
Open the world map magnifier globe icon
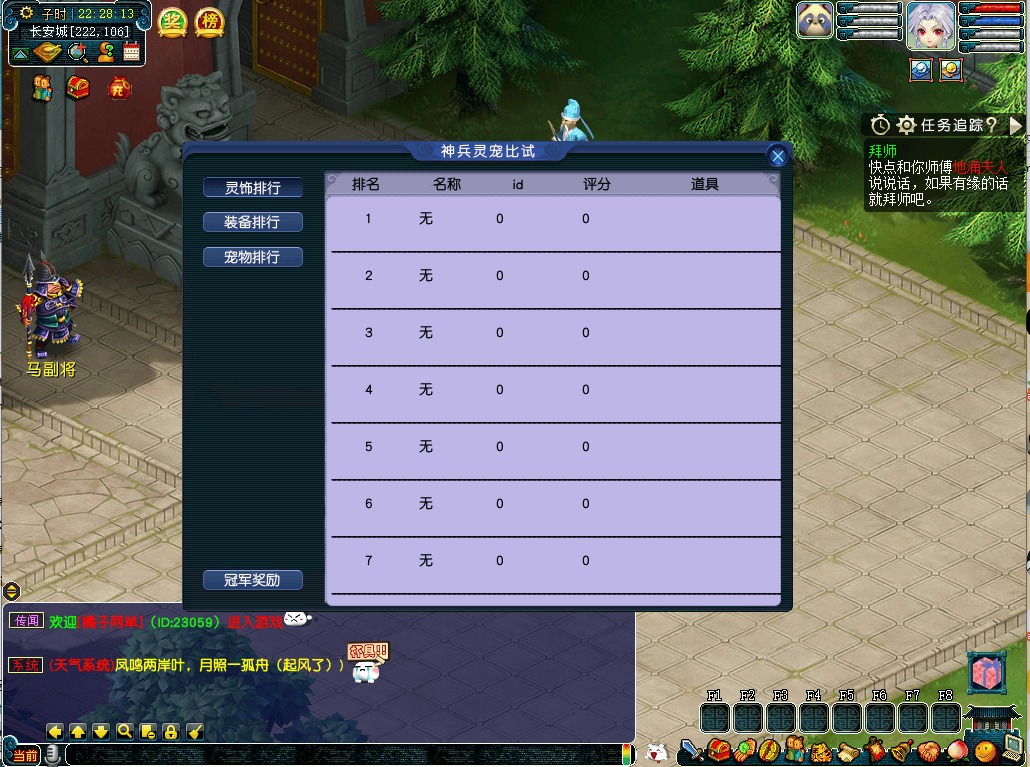pyautogui.click(x=77, y=53)
